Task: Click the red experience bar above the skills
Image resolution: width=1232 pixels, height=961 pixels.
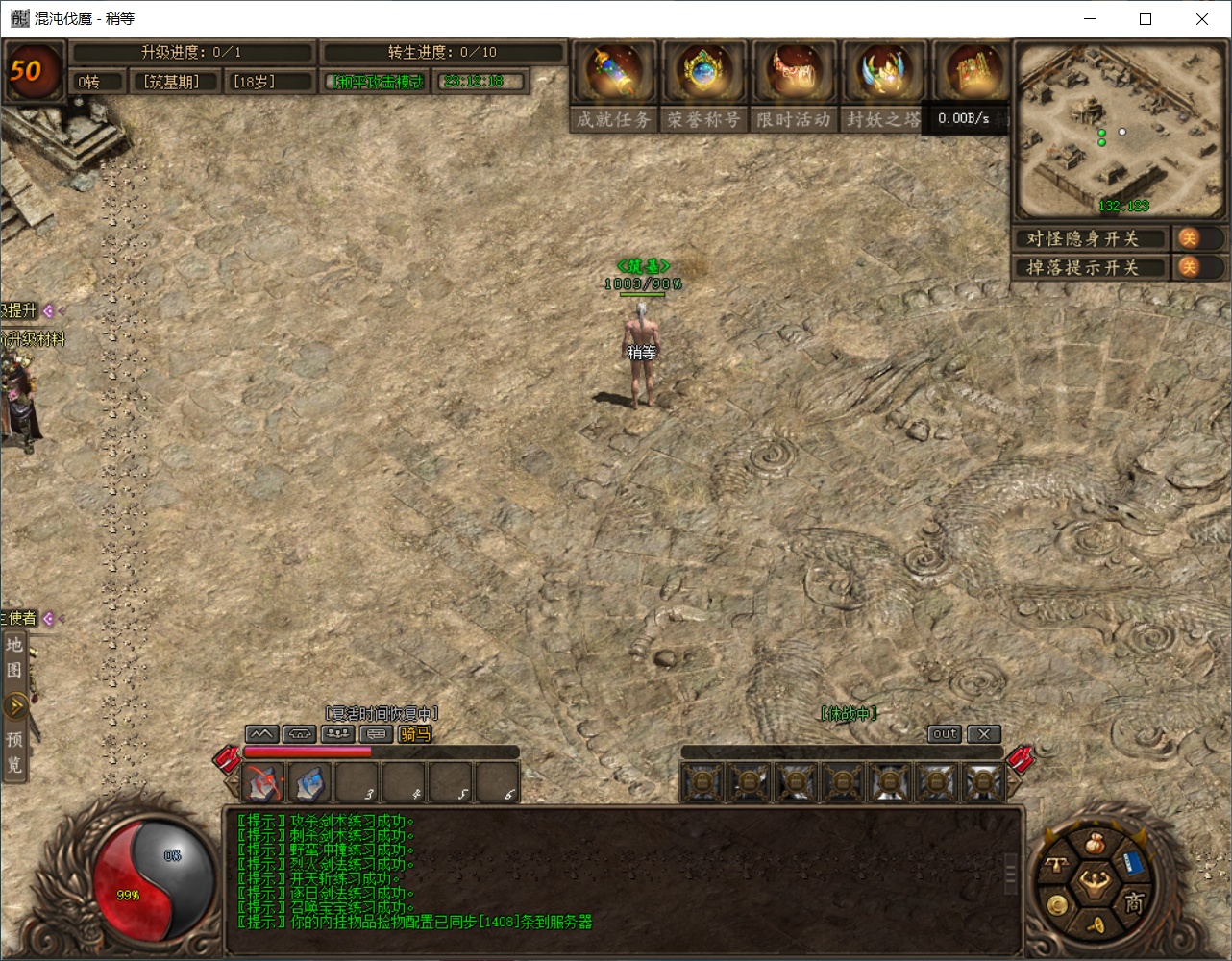Action: coord(308,752)
